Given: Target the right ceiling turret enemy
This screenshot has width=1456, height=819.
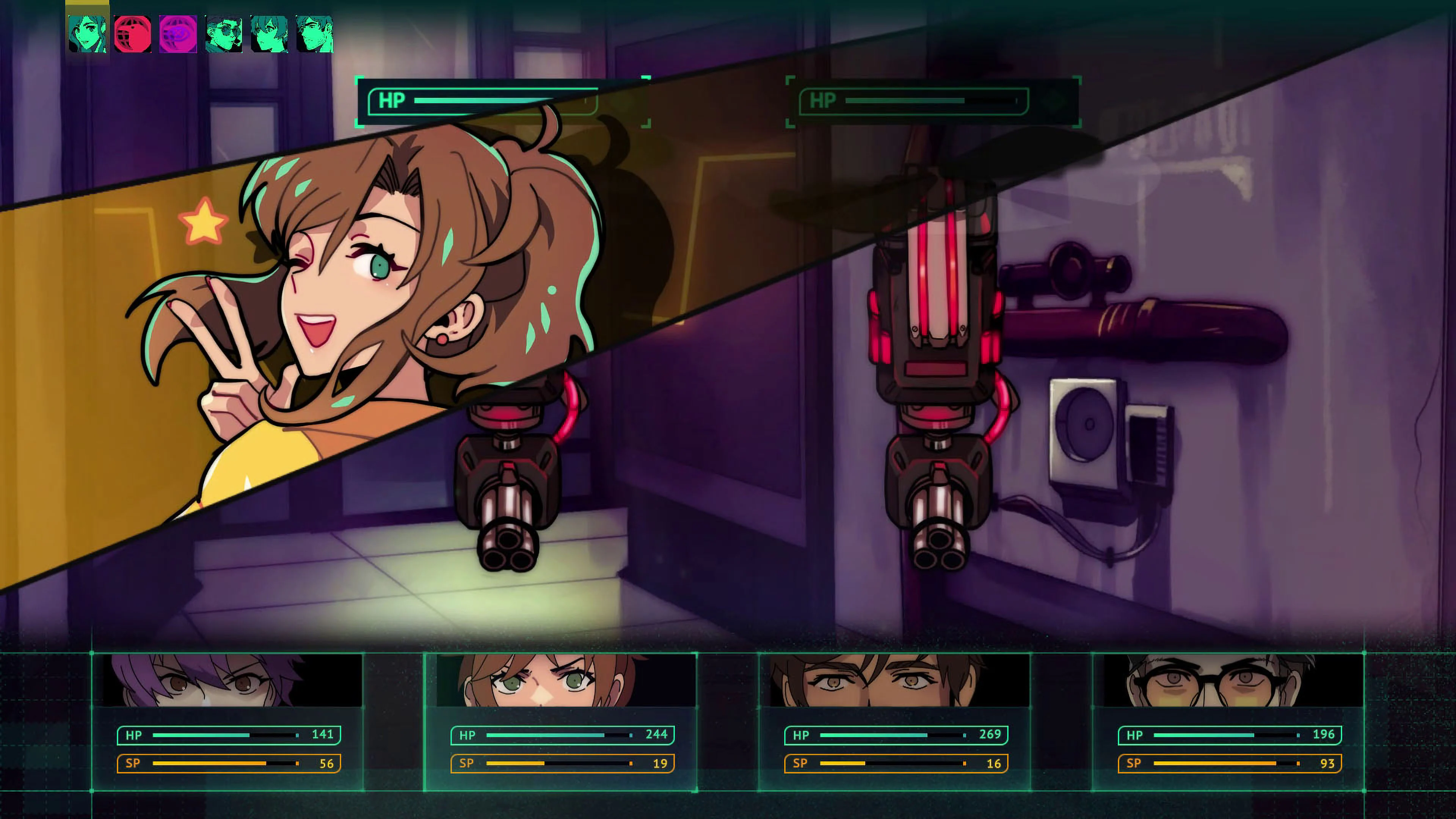Looking at the screenshot, I should 938,395.
